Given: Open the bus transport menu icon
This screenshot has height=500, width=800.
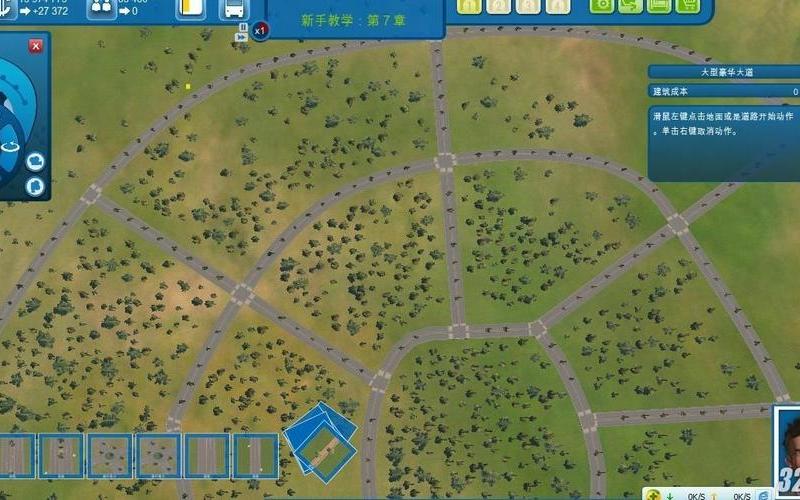Looking at the screenshot, I should (x=233, y=9).
